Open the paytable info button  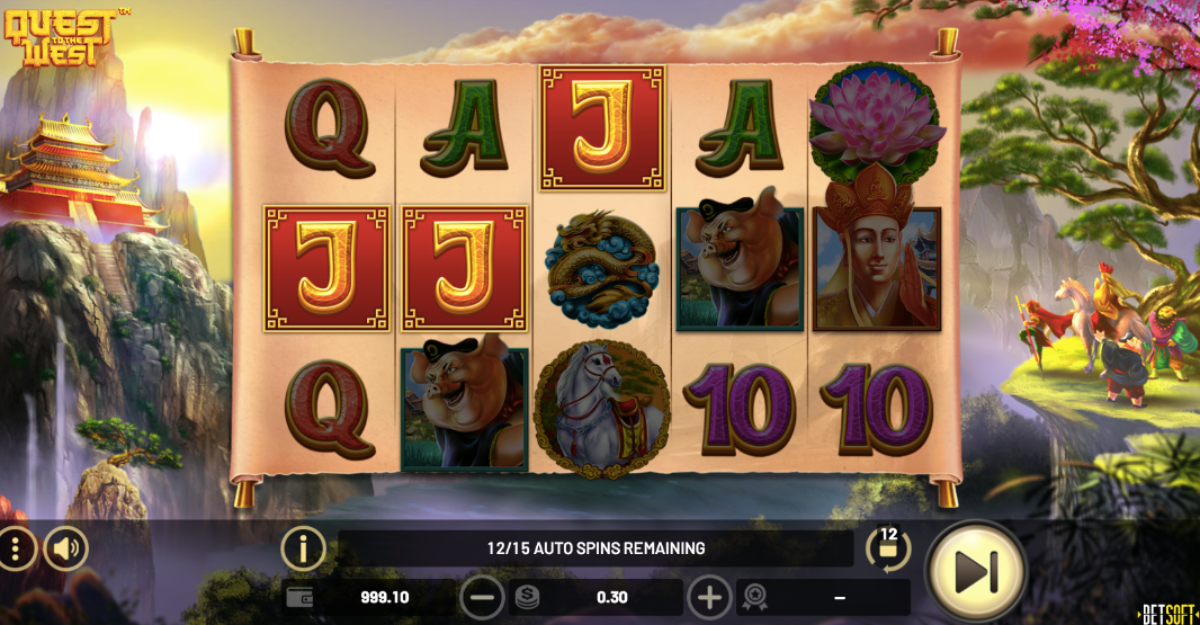(304, 548)
